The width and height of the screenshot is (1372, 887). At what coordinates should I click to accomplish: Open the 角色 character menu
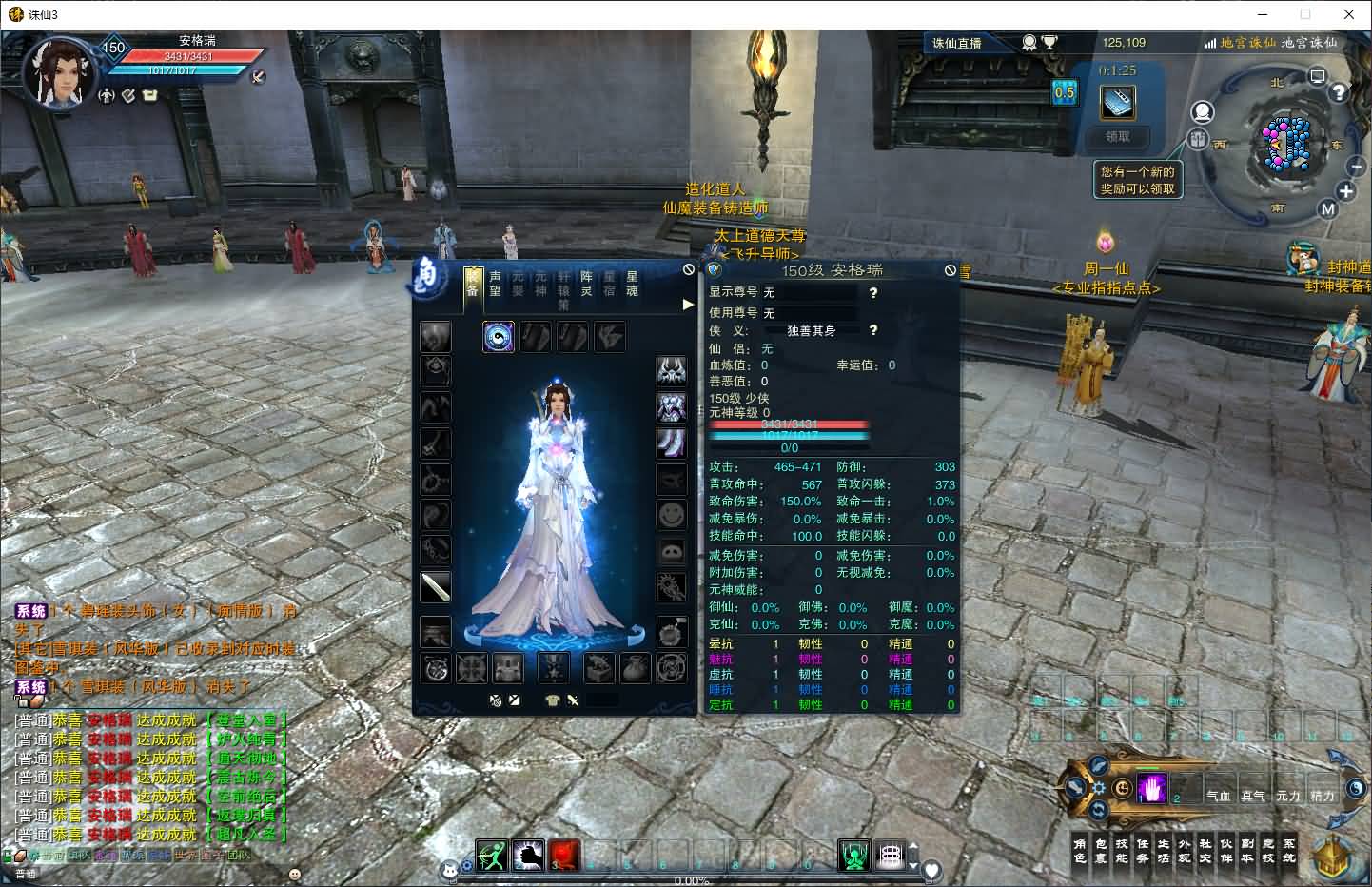tap(1079, 850)
